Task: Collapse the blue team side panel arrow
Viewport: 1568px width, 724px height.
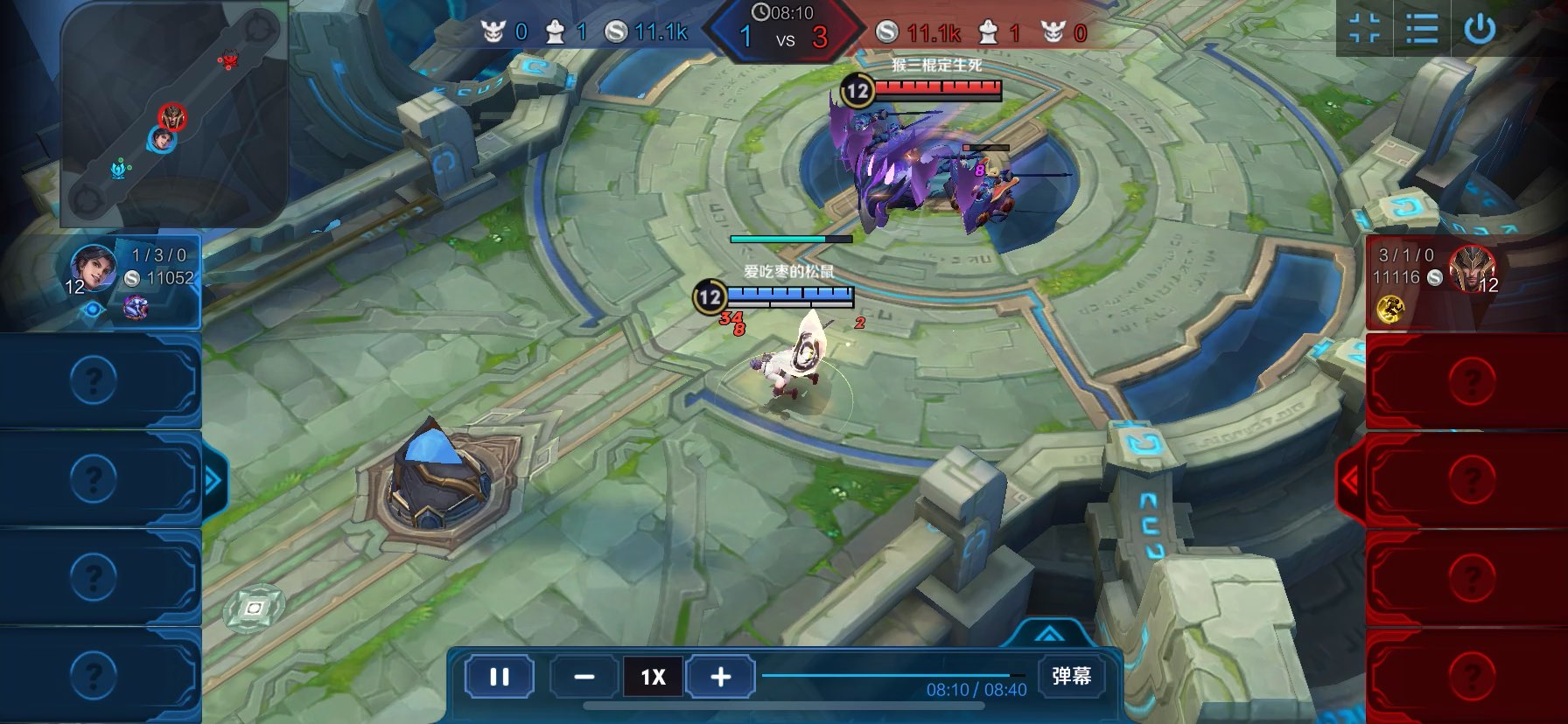Action: pyautogui.click(x=213, y=479)
